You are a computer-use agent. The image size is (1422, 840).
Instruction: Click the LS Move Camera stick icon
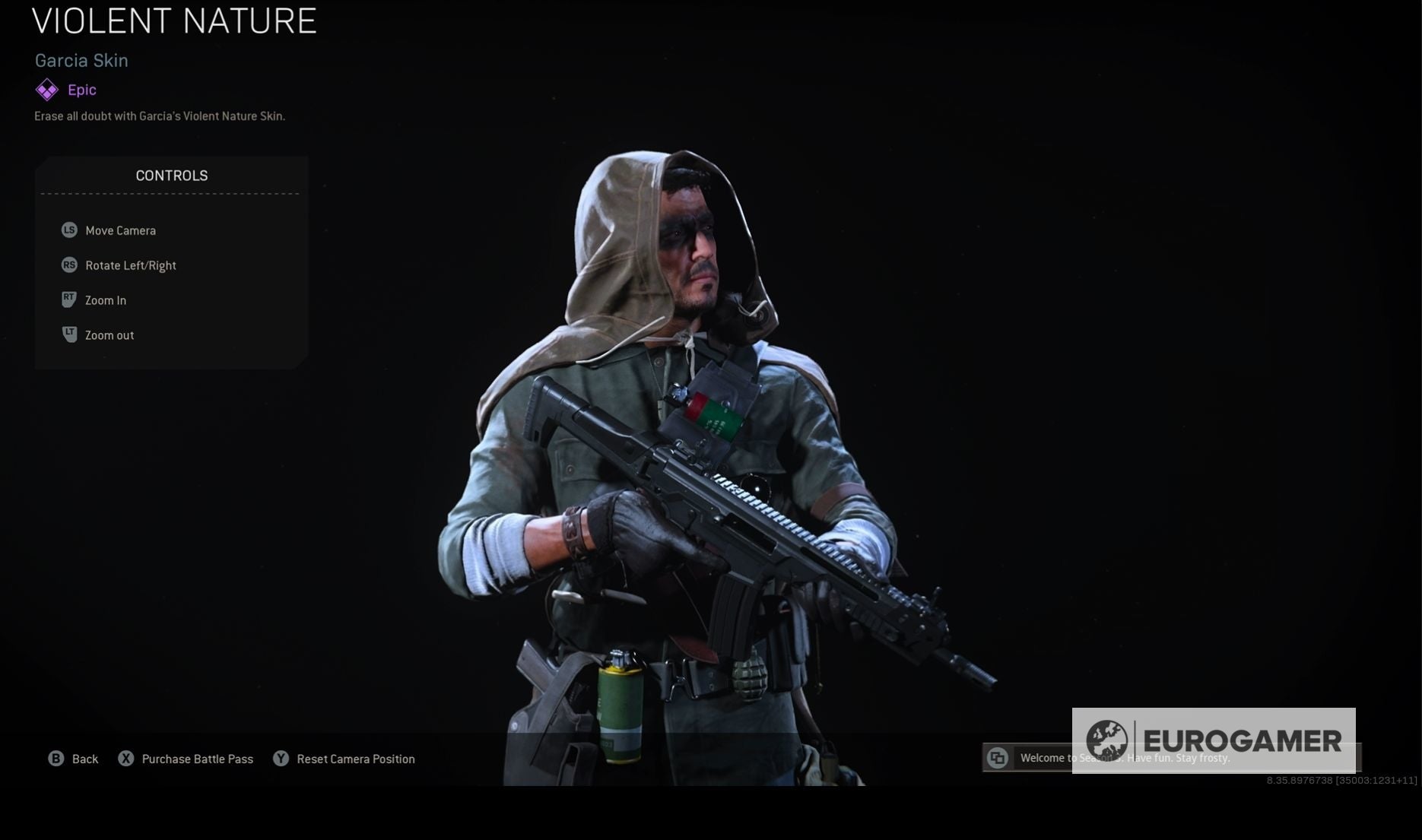(69, 230)
